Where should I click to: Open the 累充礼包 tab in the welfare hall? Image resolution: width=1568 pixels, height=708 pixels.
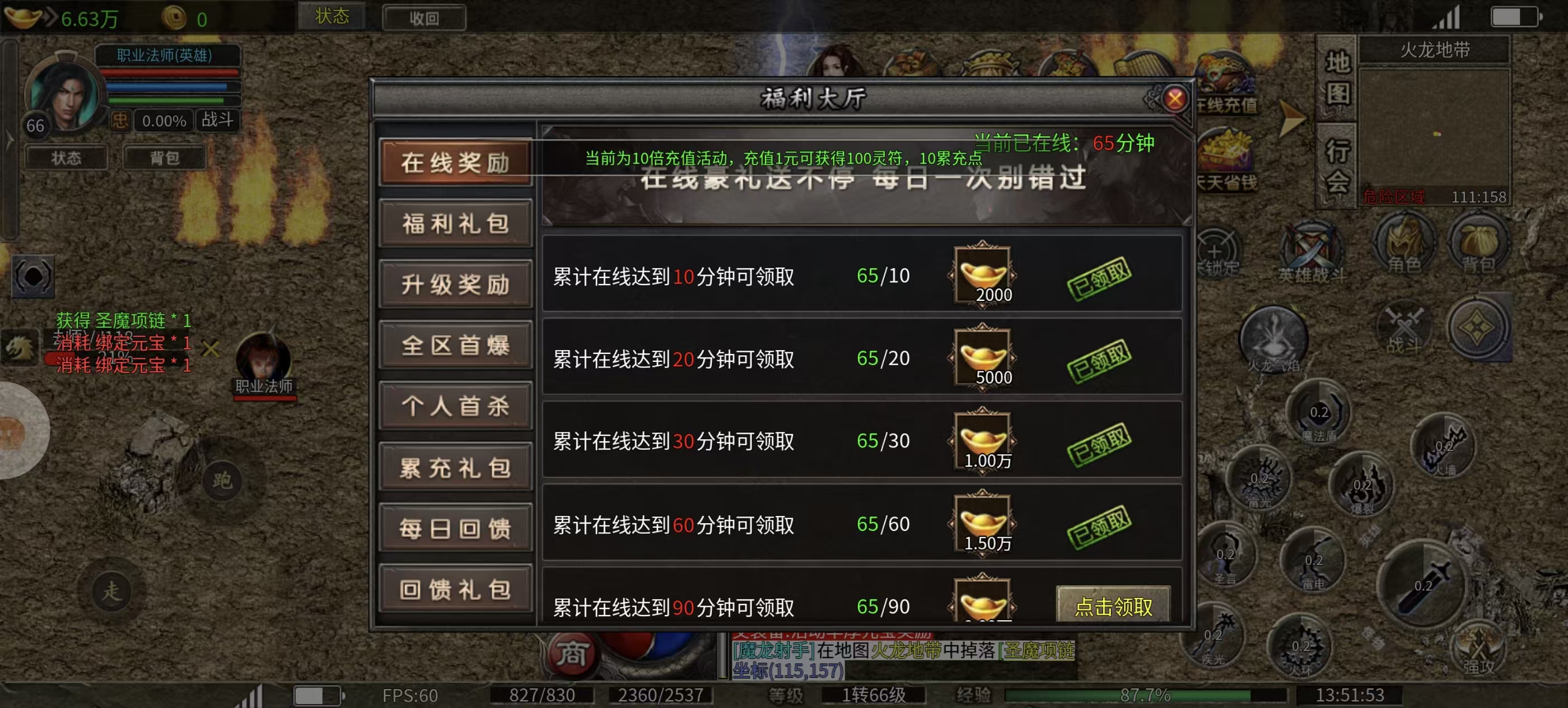click(456, 468)
